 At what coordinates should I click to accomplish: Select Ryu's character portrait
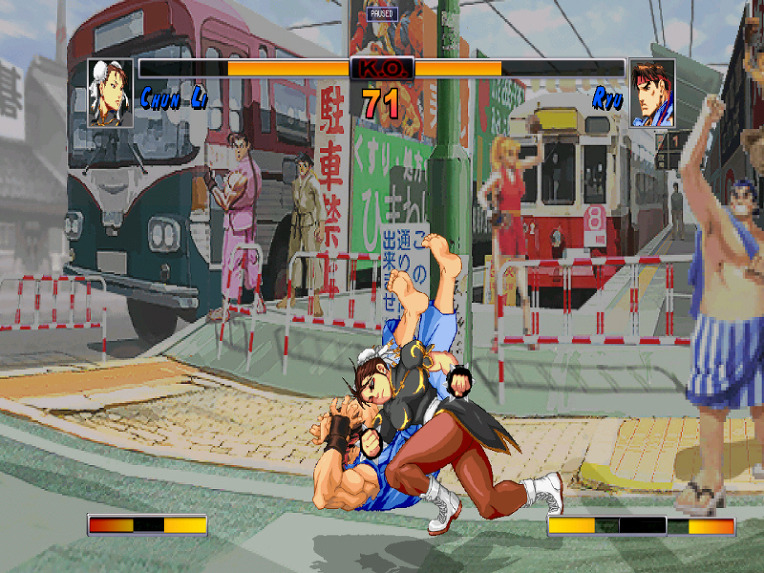pos(652,93)
